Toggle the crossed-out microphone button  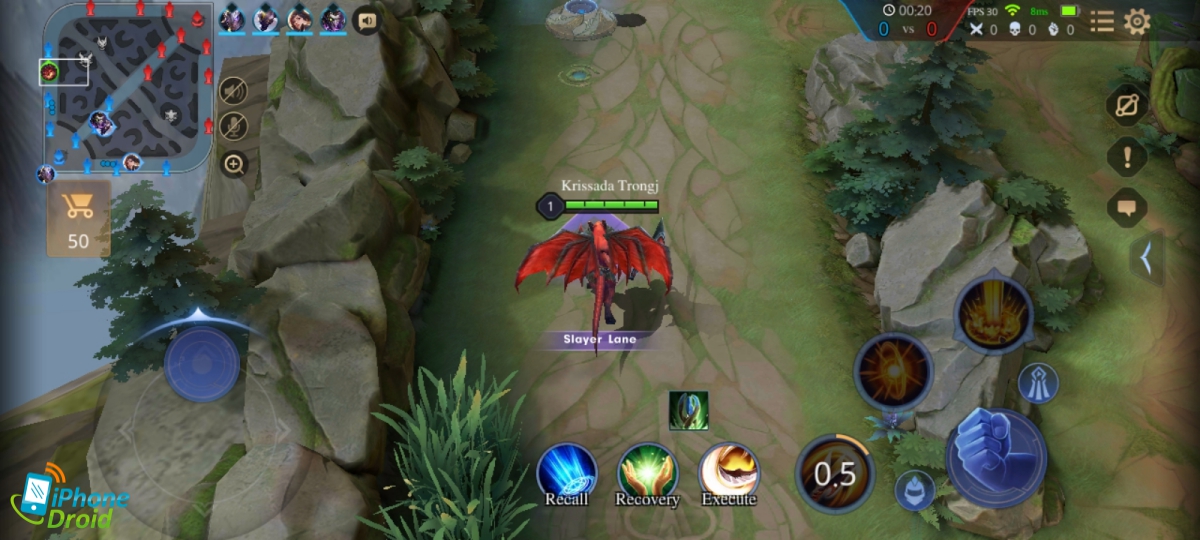click(x=234, y=127)
